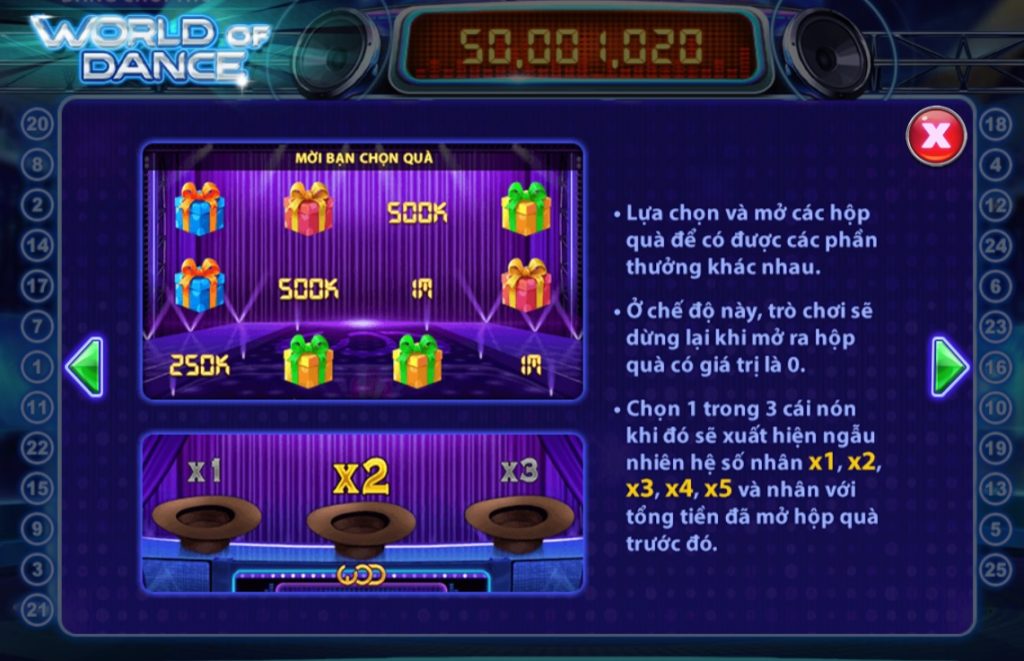This screenshot has height=661, width=1024.
Task: Advance to the next help page
Action: (950, 367)
